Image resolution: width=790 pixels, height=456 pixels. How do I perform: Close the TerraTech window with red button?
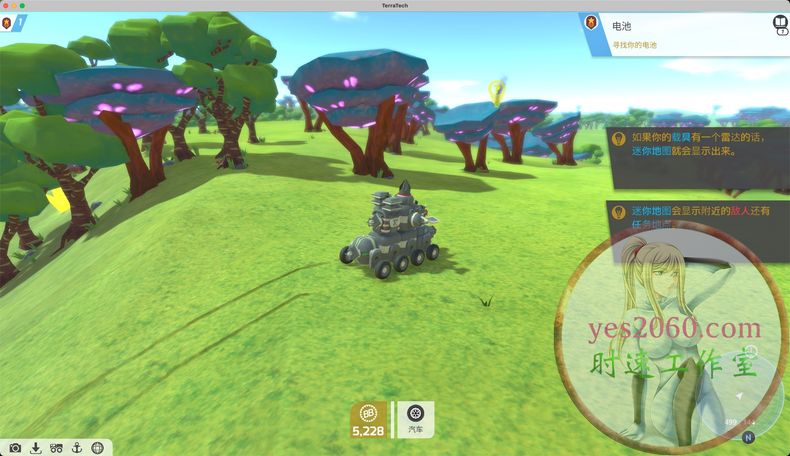(5, 5)
